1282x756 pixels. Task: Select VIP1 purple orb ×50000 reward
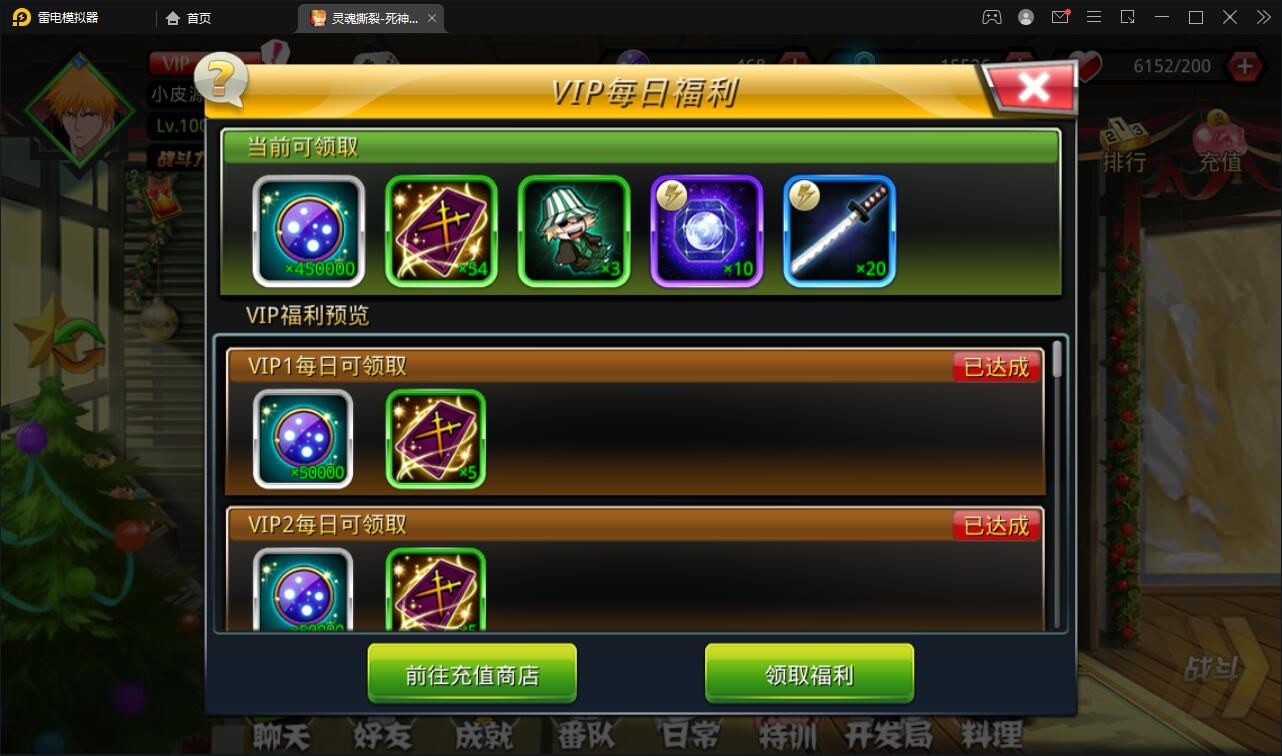point(303,439)
